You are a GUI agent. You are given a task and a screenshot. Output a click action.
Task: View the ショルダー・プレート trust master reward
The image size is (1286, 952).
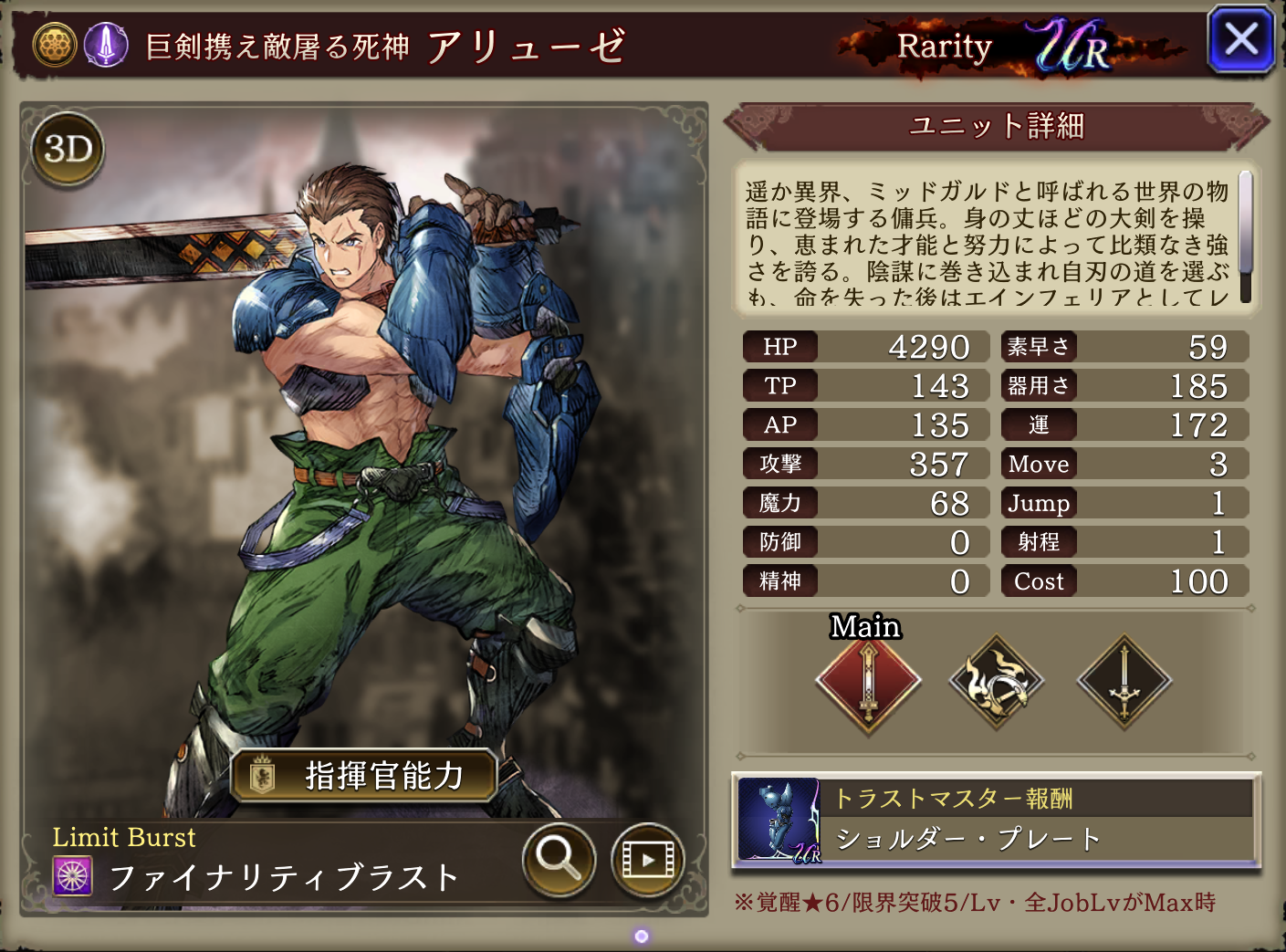click(x=997, y=821)
